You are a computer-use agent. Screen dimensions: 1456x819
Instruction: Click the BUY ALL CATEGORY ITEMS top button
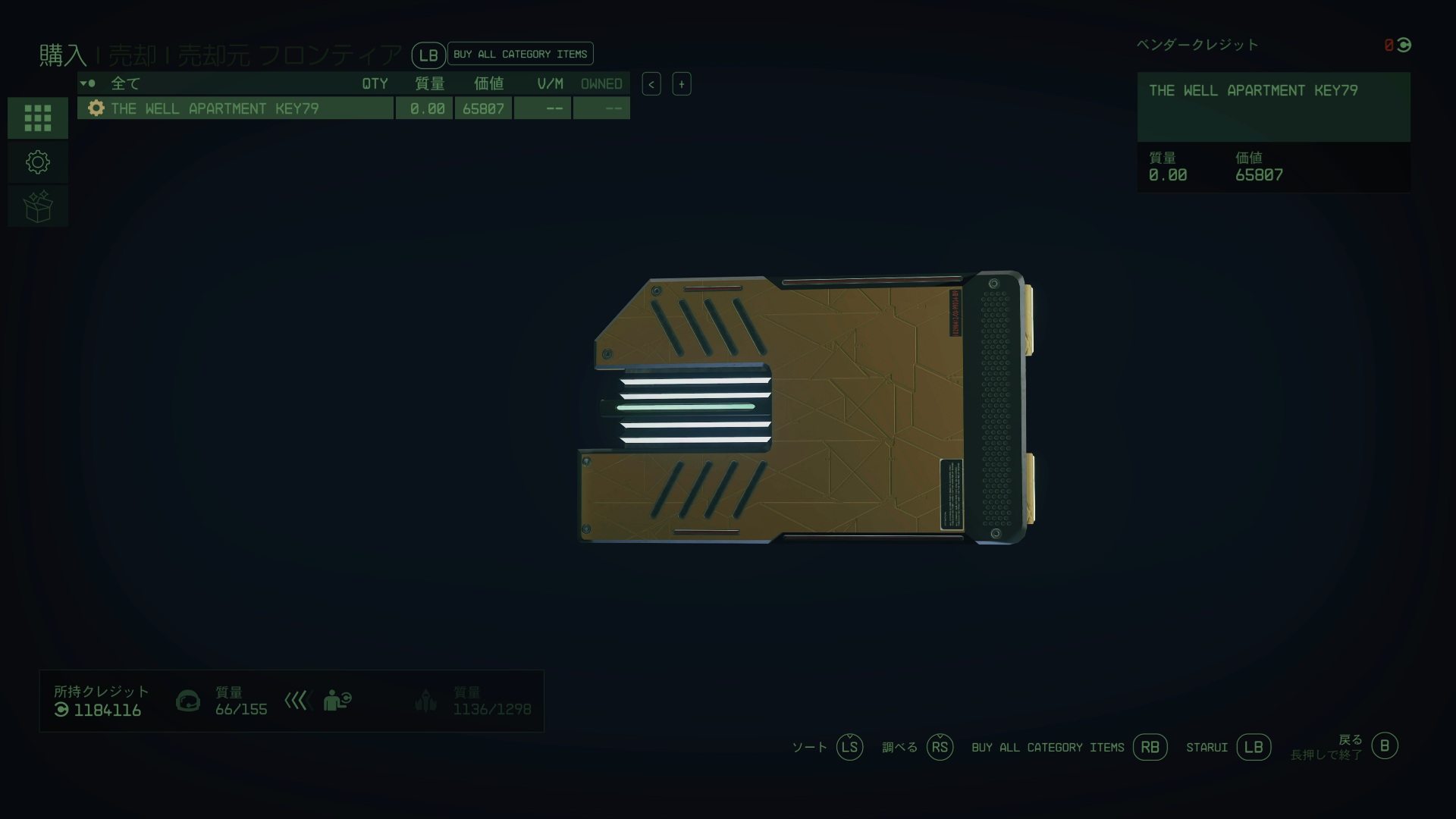520,54
